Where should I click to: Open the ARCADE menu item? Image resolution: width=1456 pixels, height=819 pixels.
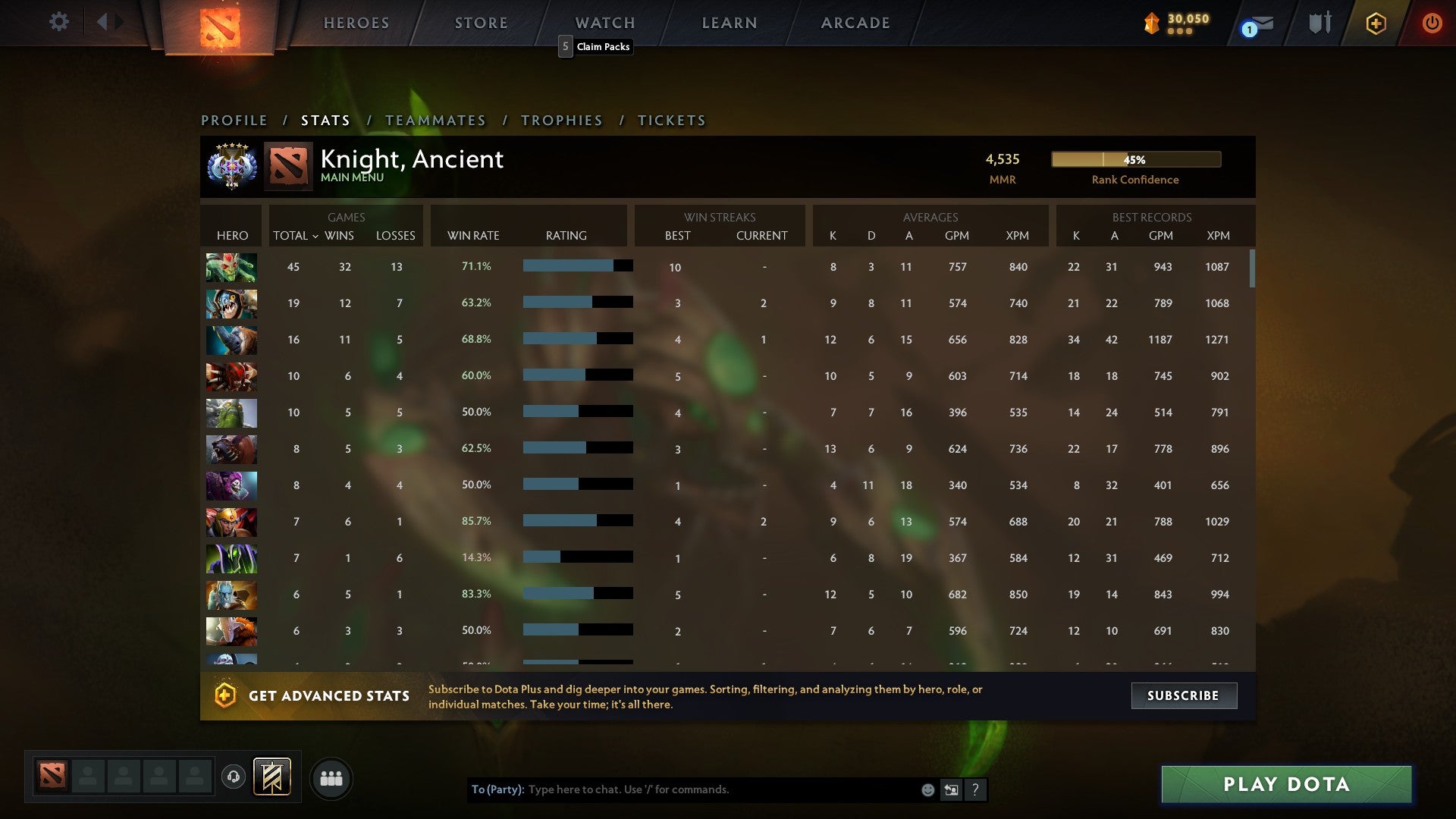point(855,23)
